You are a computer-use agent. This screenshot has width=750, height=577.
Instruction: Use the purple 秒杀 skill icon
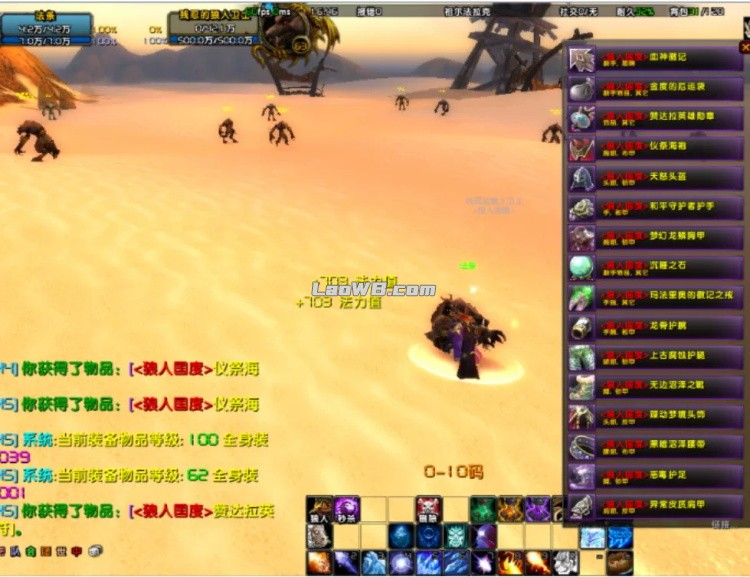click(347, 509)
